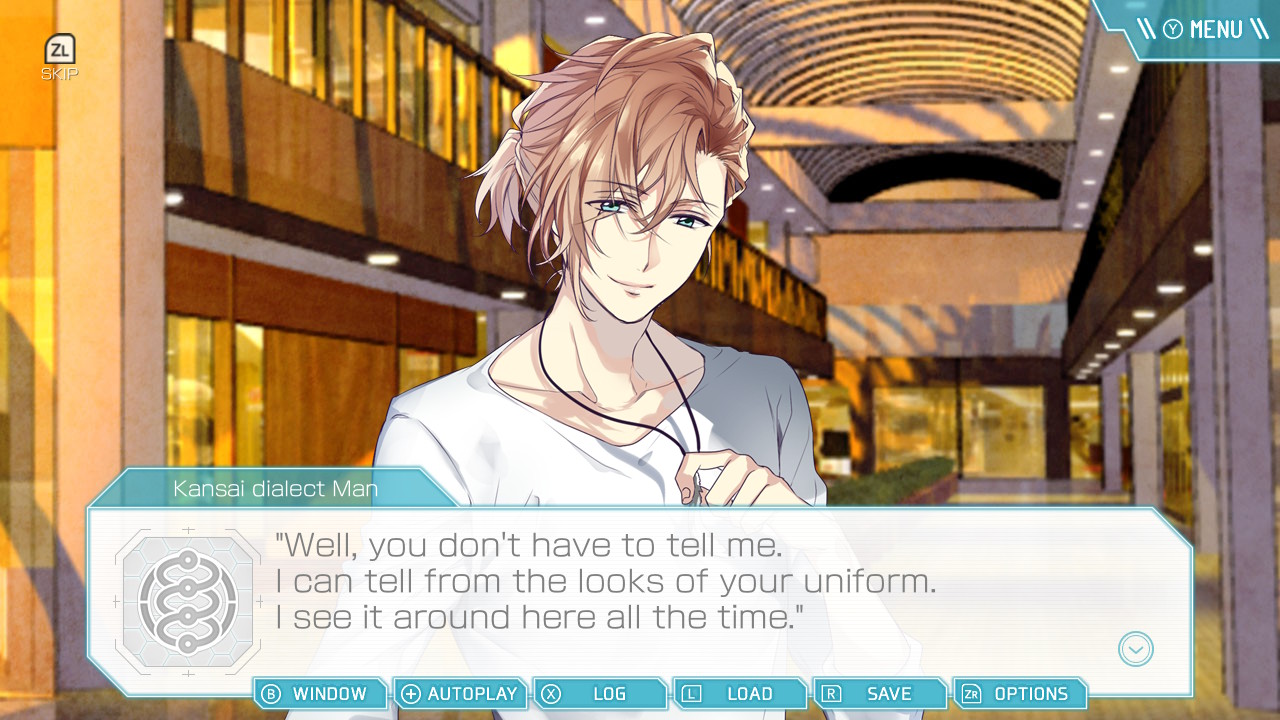Toggle the dialogue window visibility
The width and height of the screenshot is (1280, 720).
320,693
